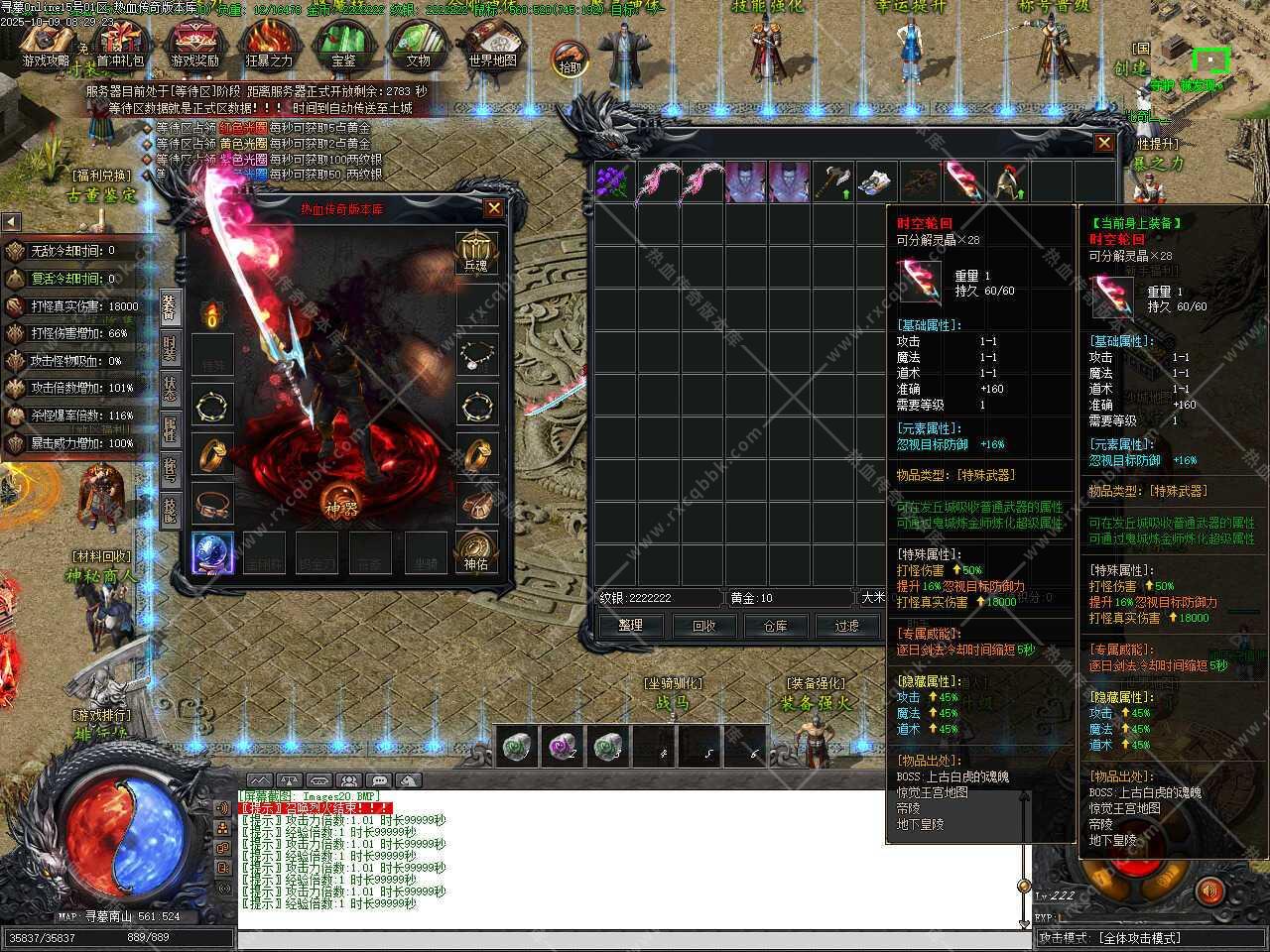1270x952 pixels.
Task: Open the 游戏攻略 game guide icon
Action: (46, 45)
